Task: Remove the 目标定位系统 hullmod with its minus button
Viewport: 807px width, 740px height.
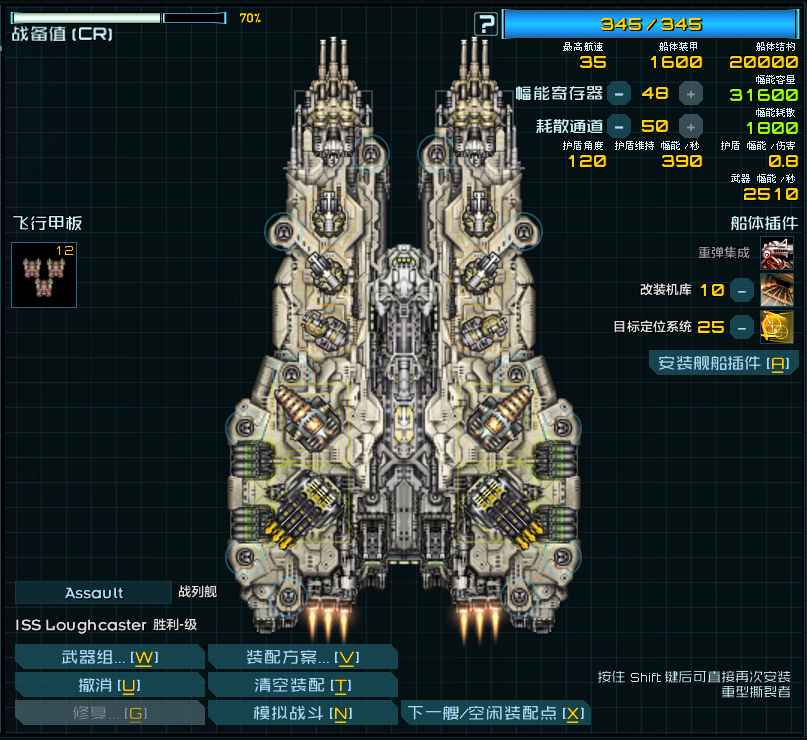Action: (x=741, y=326)
